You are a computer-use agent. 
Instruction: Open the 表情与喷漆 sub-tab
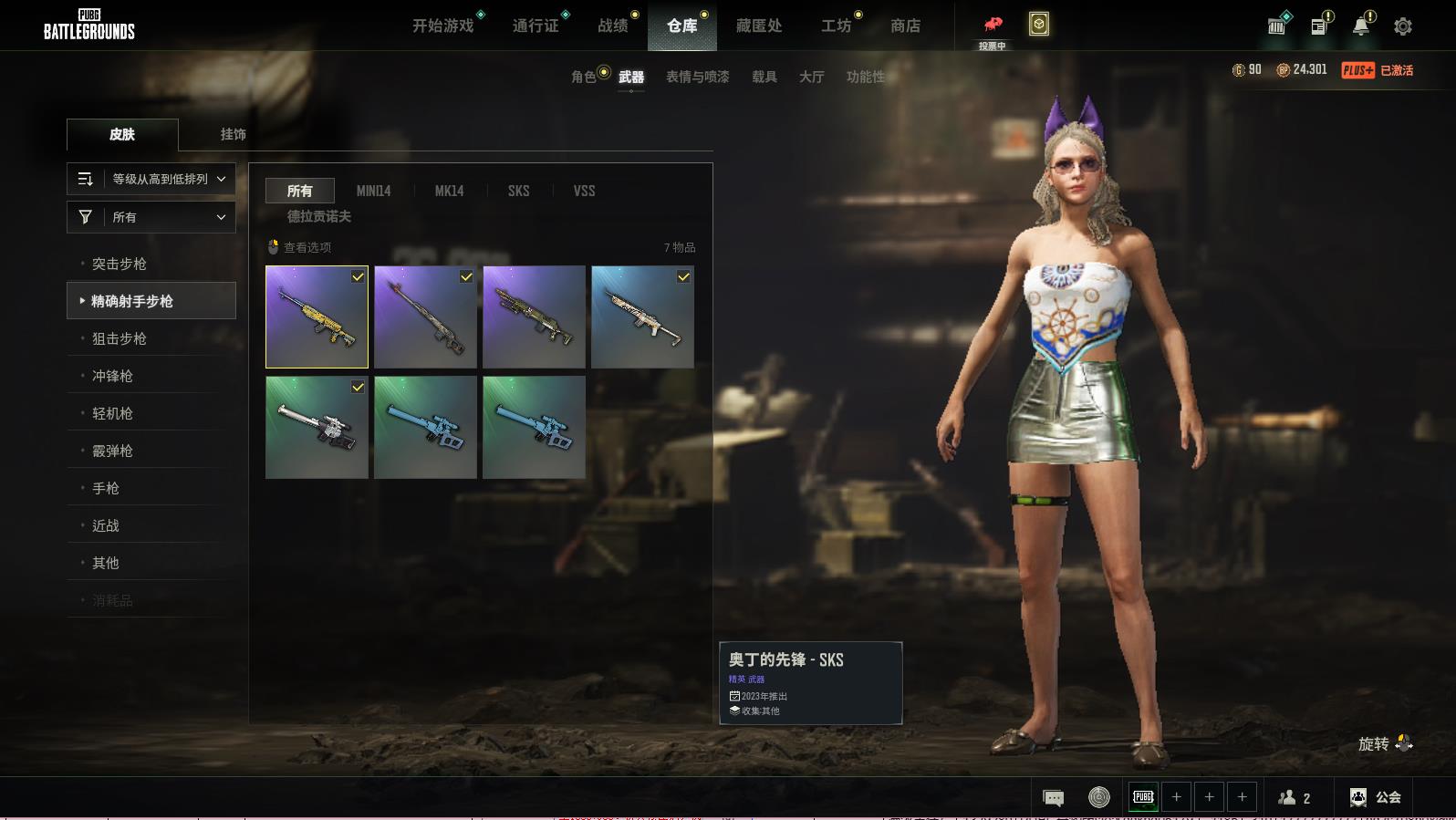[x=697, y=77]
